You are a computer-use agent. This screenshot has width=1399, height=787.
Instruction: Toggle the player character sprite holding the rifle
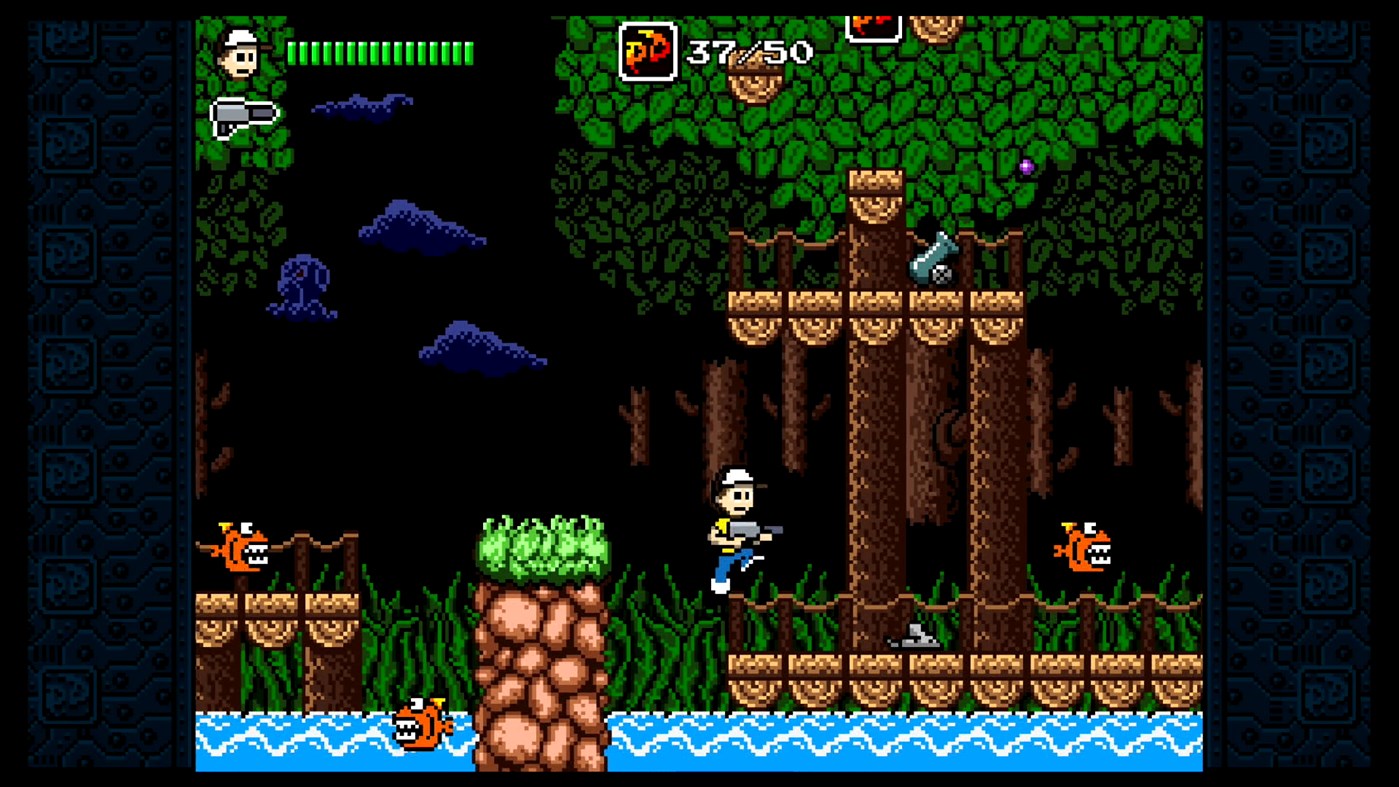735,530
